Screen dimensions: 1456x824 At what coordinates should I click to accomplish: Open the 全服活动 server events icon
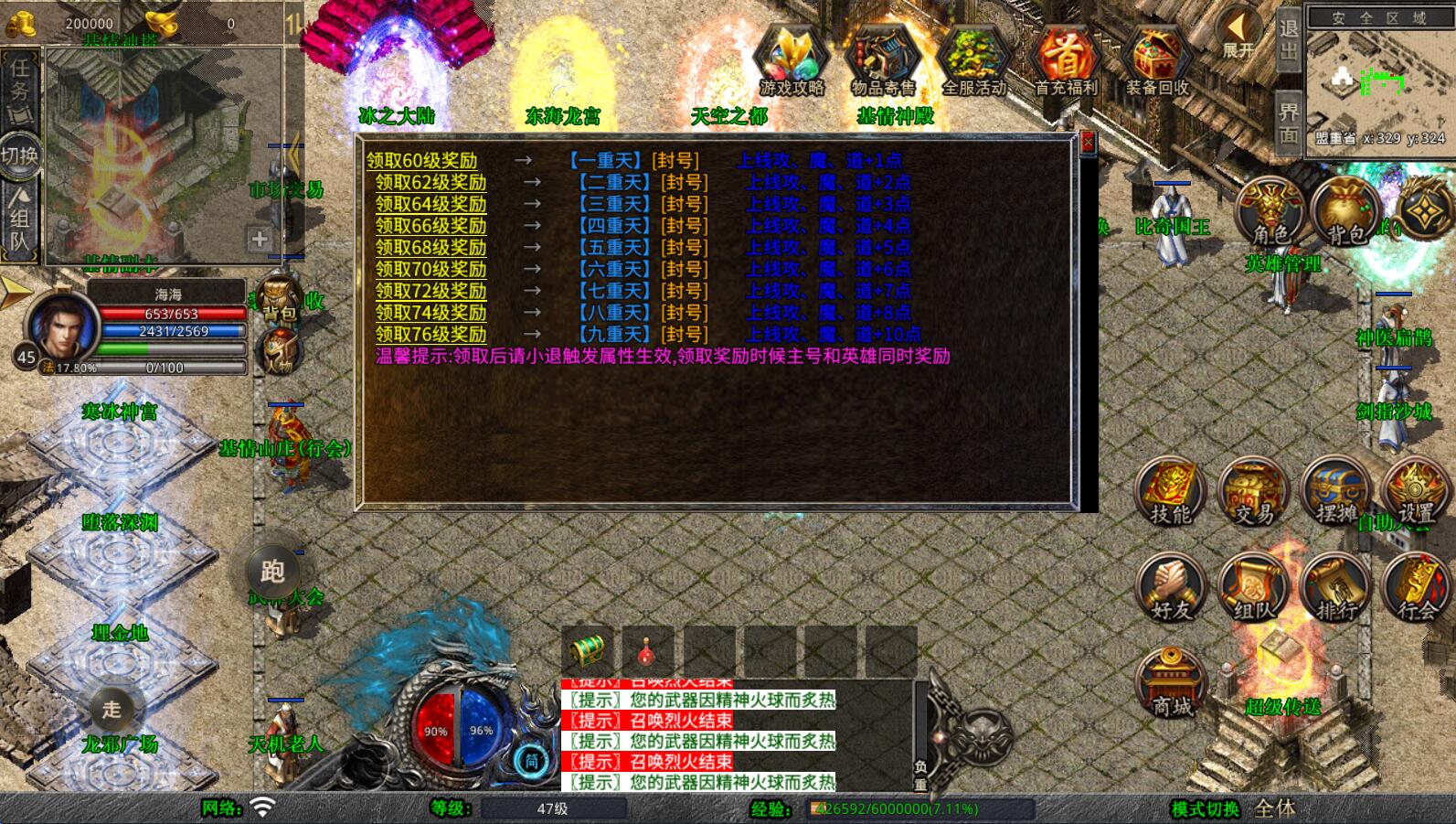pyautogui.click(x=974, y=59)
